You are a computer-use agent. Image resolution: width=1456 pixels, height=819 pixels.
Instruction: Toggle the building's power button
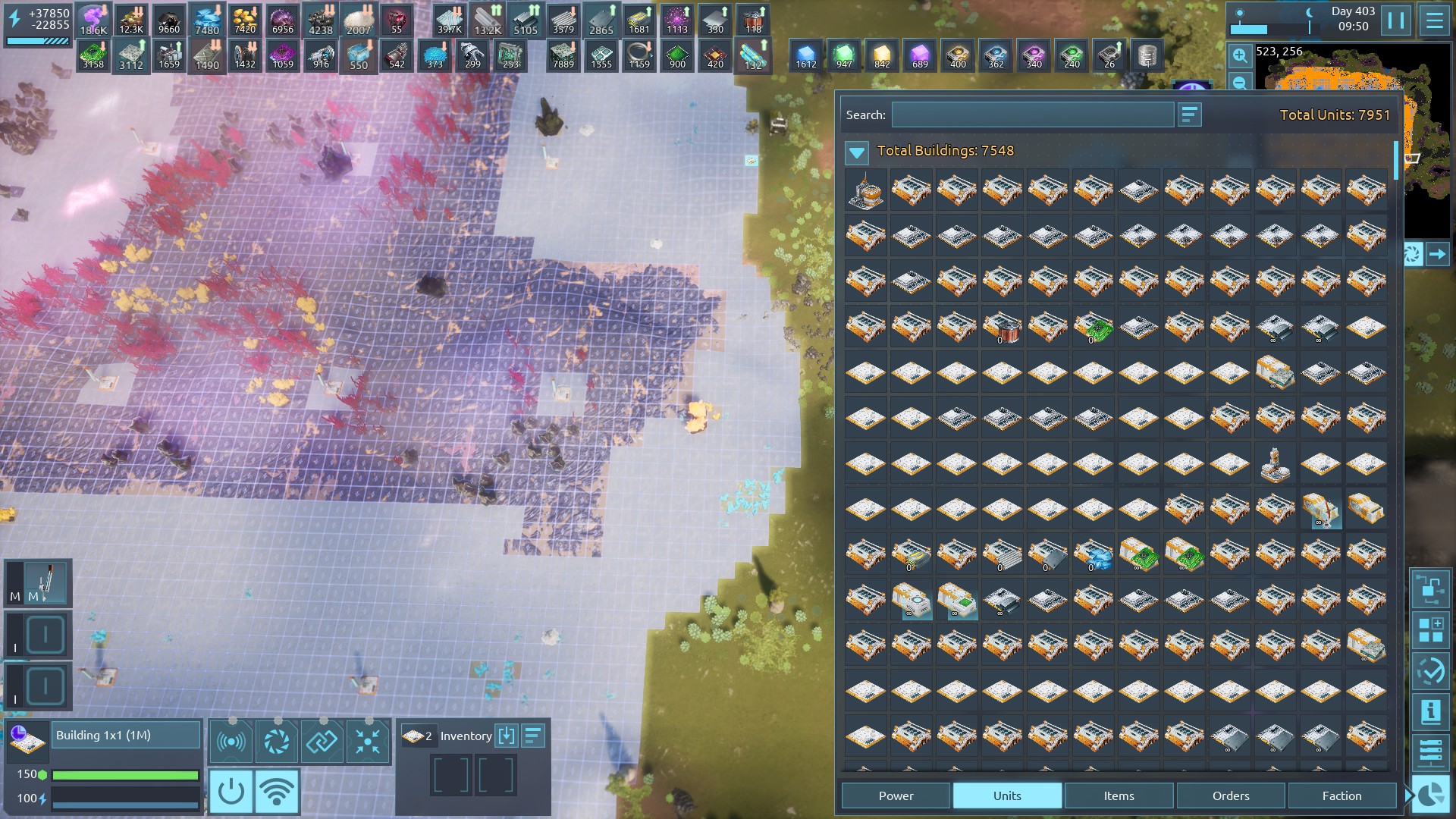click(231, 792)
